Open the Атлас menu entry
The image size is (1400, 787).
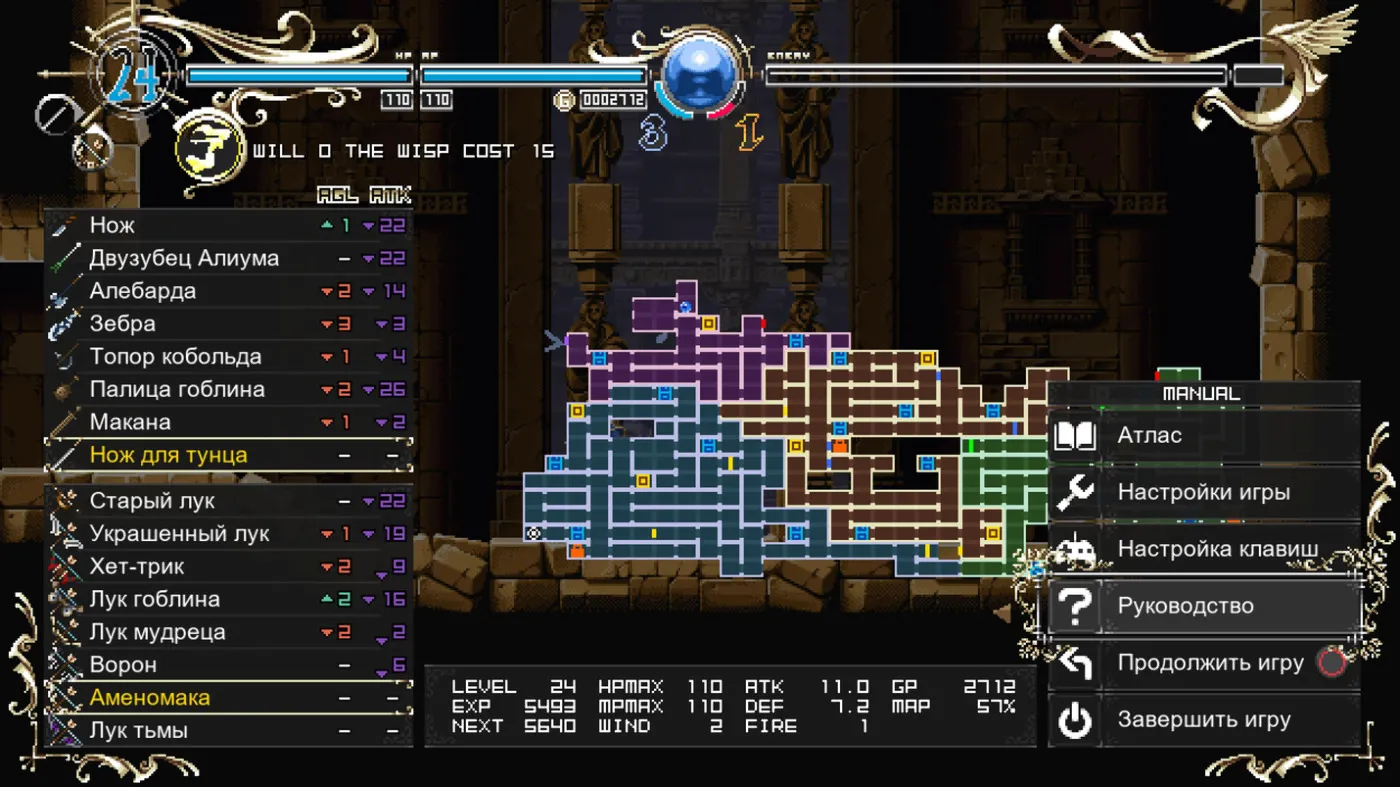click(x=1204, y=436)
